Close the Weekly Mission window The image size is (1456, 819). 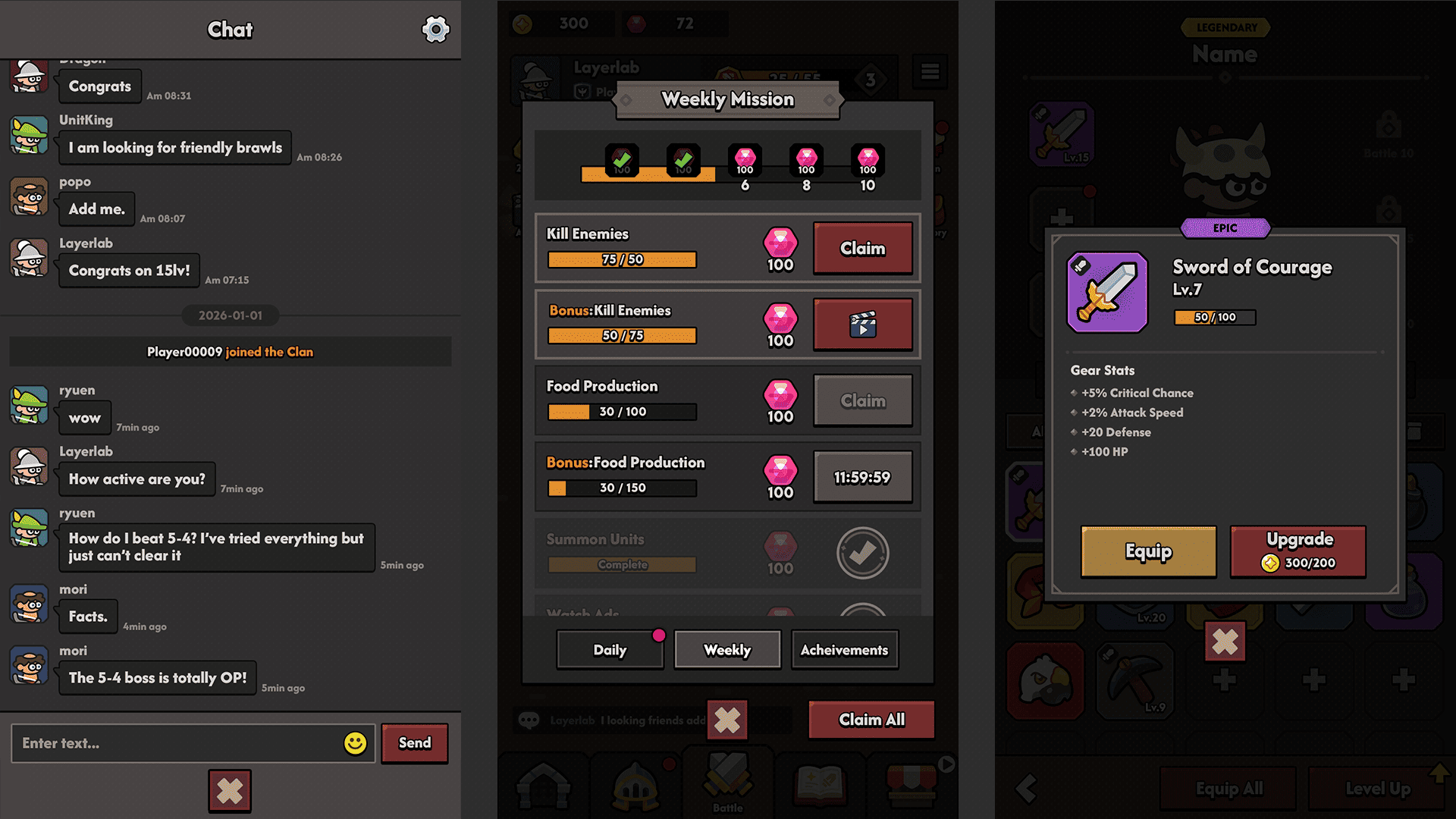coord(727,720)
